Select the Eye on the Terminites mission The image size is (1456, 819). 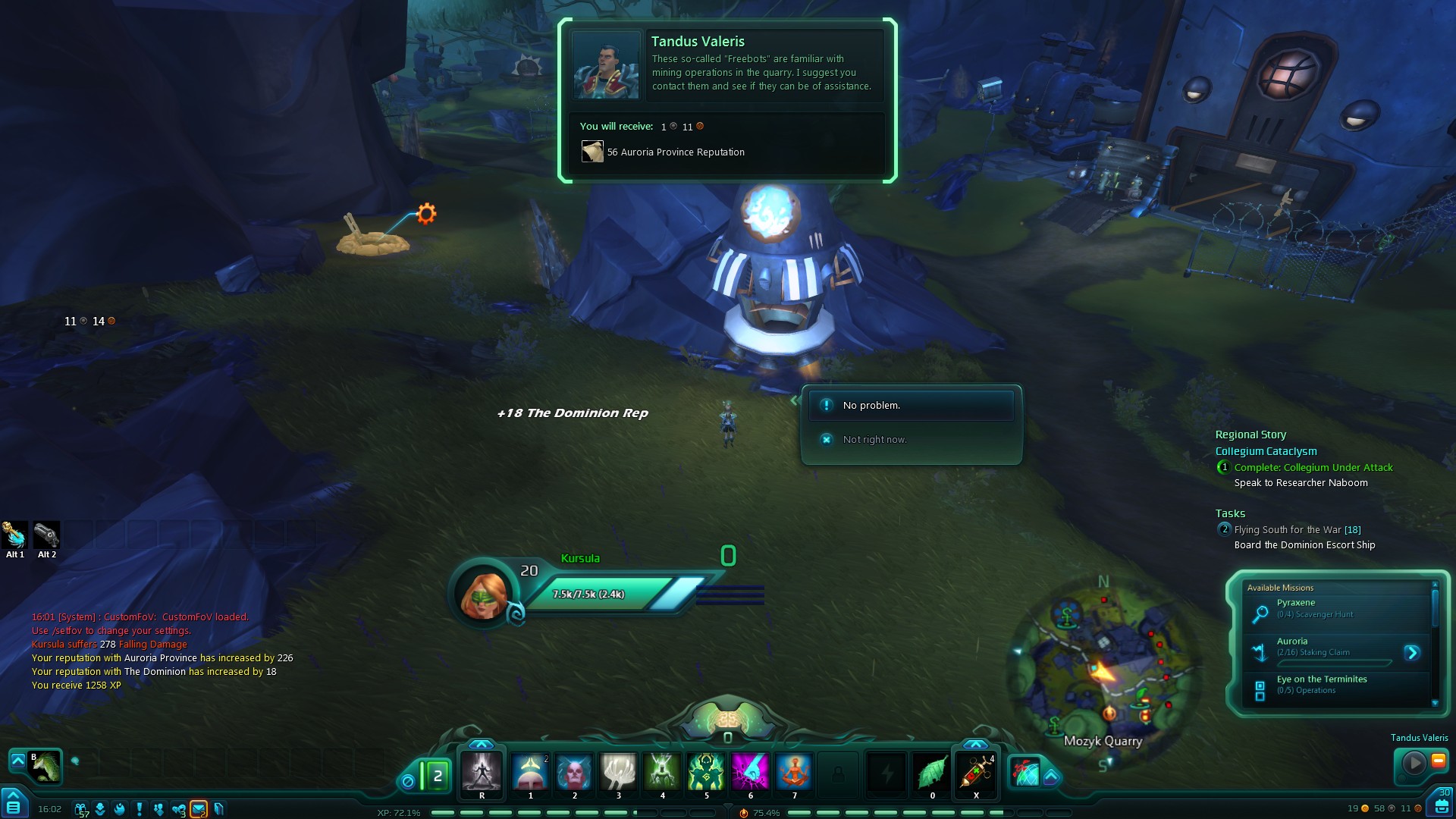[x=1336, y=685]
